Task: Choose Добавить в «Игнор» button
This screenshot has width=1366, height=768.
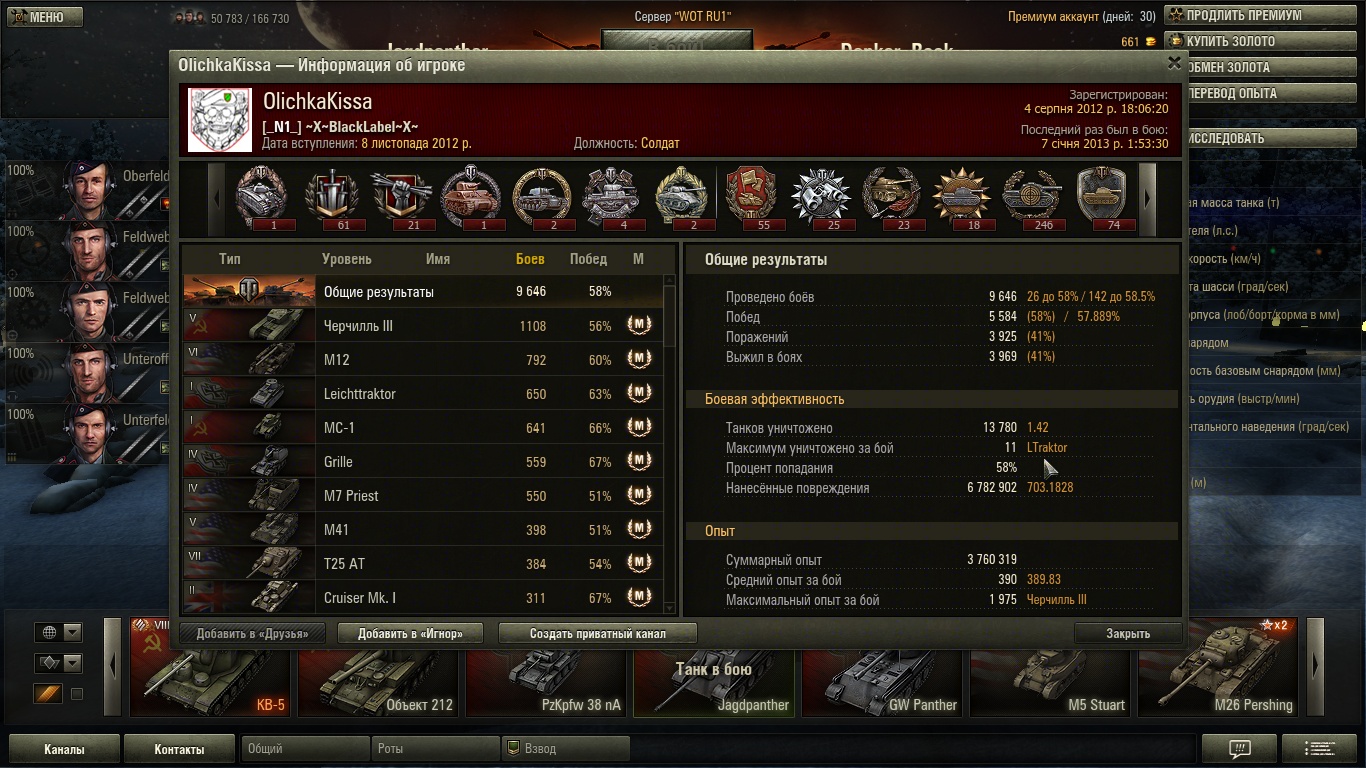Action: [410, 633]
